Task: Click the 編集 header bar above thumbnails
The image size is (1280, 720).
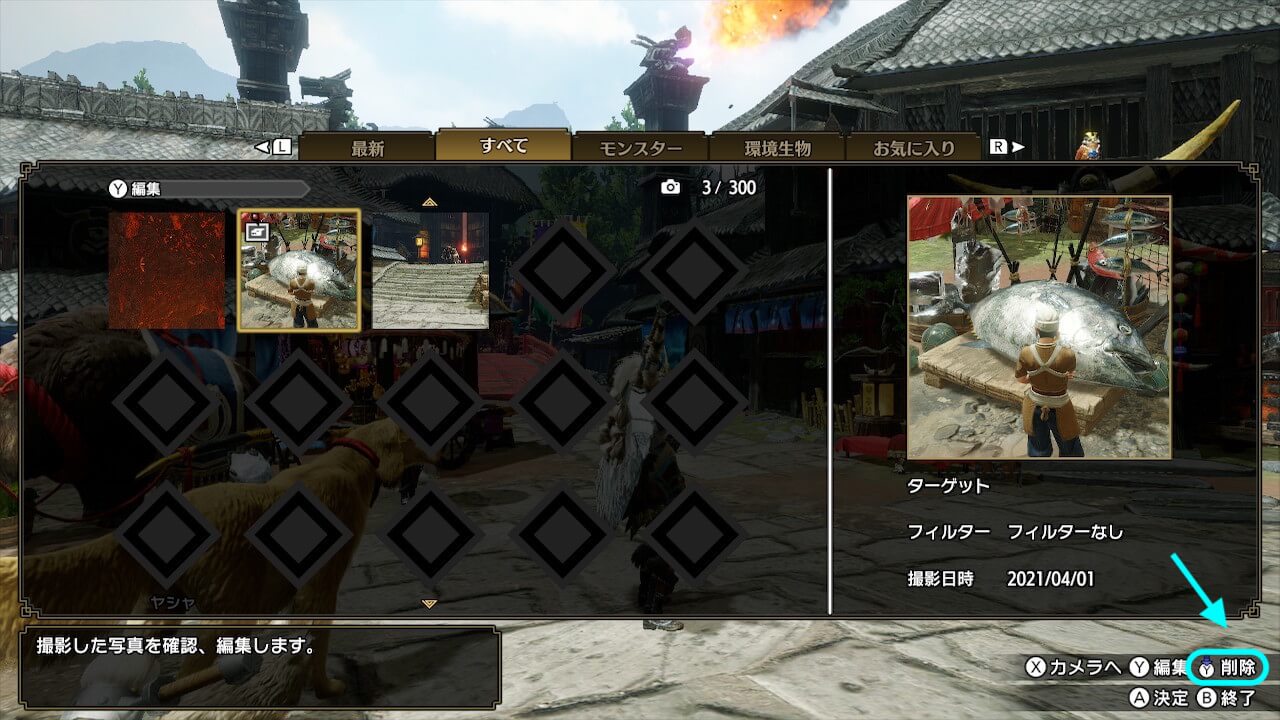Action: pos(210,188)
